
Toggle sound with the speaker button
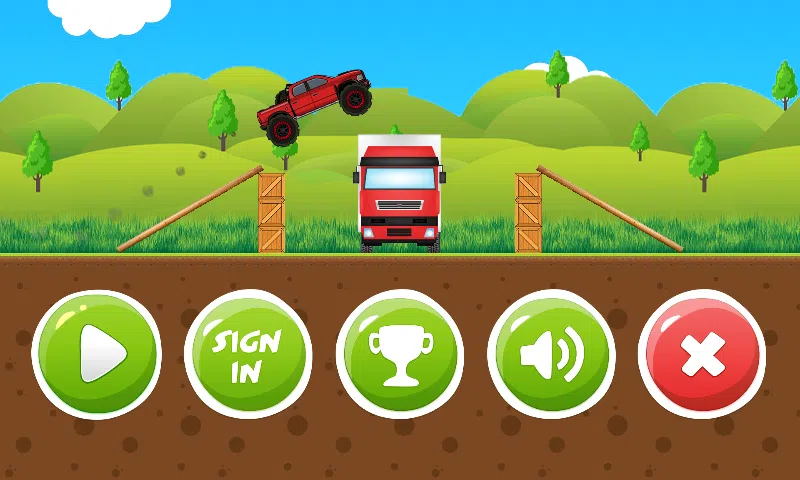pos(551,354)
